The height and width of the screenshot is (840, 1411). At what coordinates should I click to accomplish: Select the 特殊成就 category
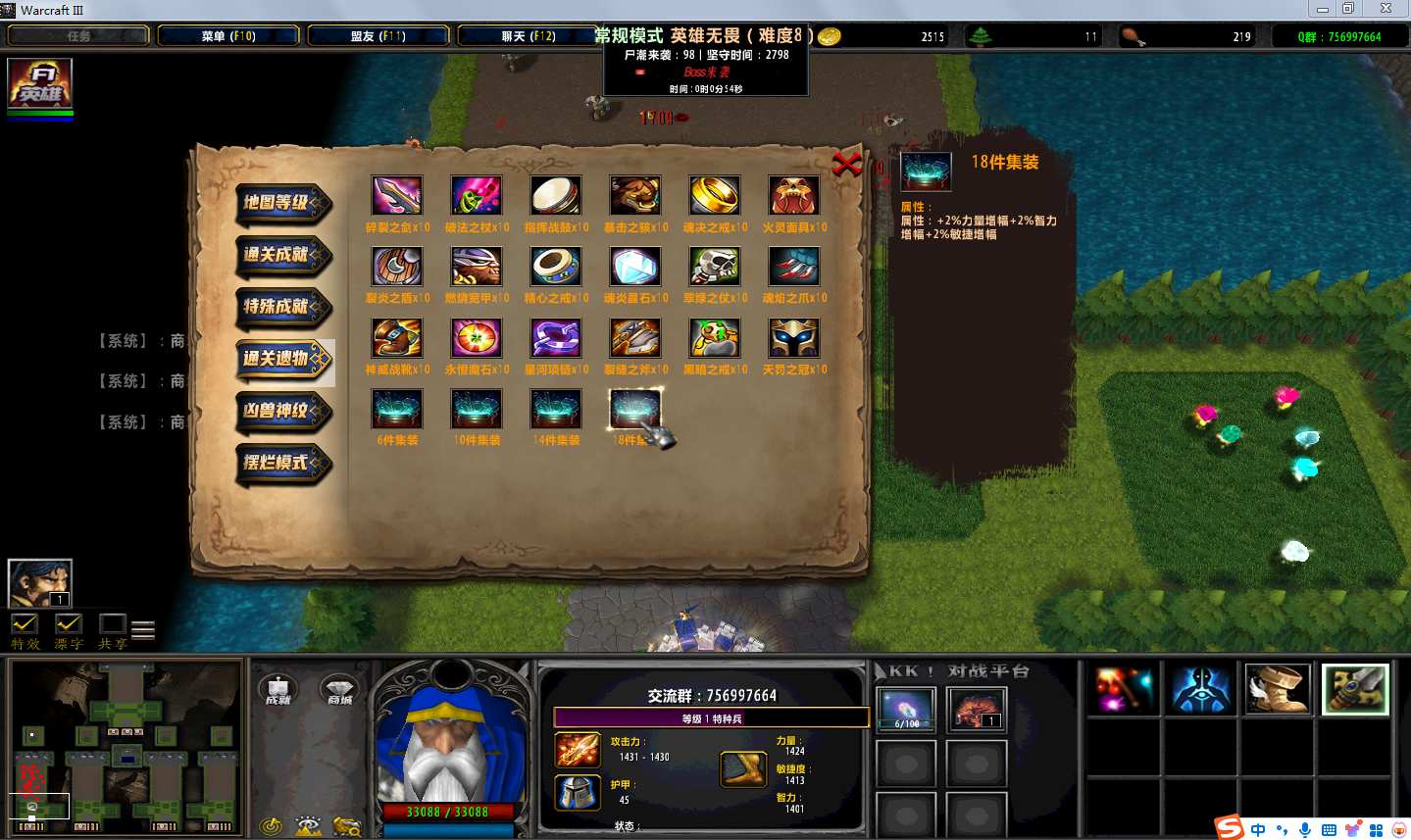click(x=282, y=307)
